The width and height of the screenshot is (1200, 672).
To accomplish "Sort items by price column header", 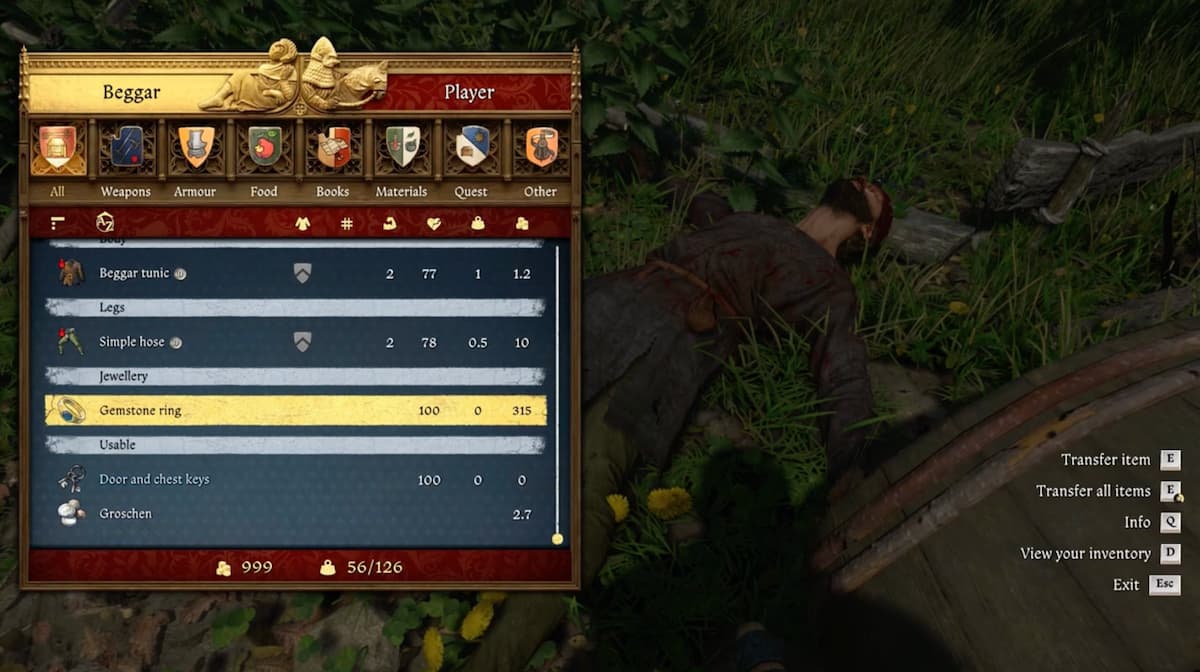I will (x=522, y=223).
